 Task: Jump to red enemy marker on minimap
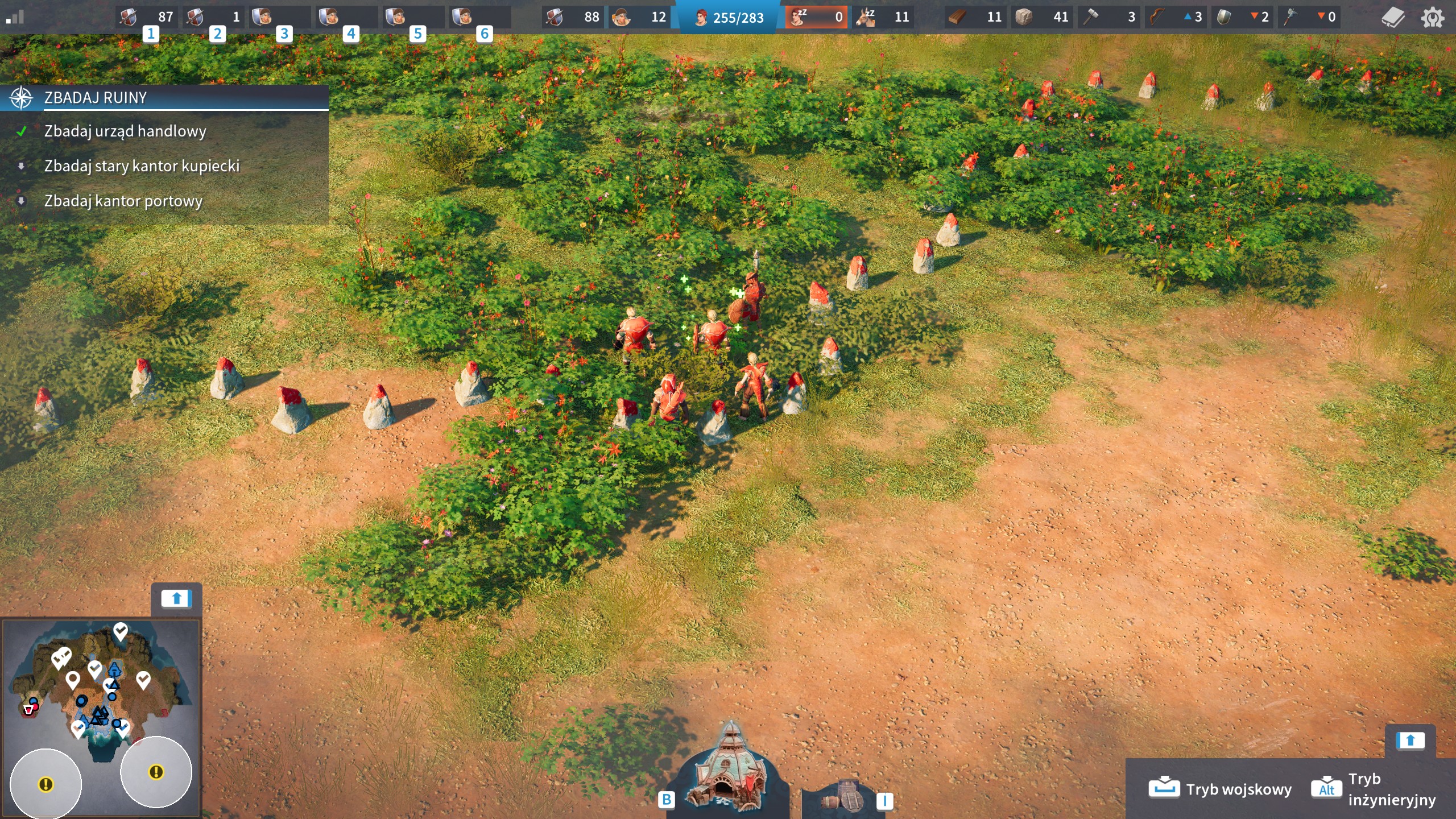pos(30,709)
